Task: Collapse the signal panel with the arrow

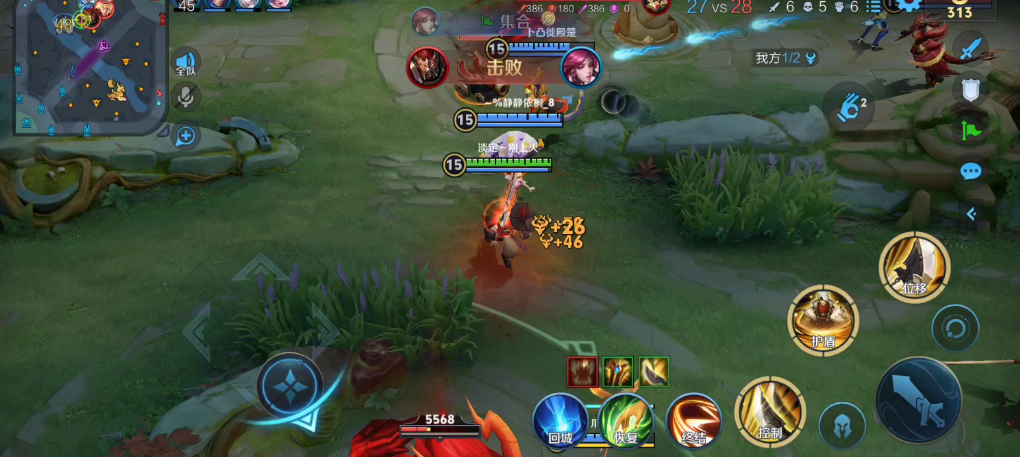Action: (970, 213)
